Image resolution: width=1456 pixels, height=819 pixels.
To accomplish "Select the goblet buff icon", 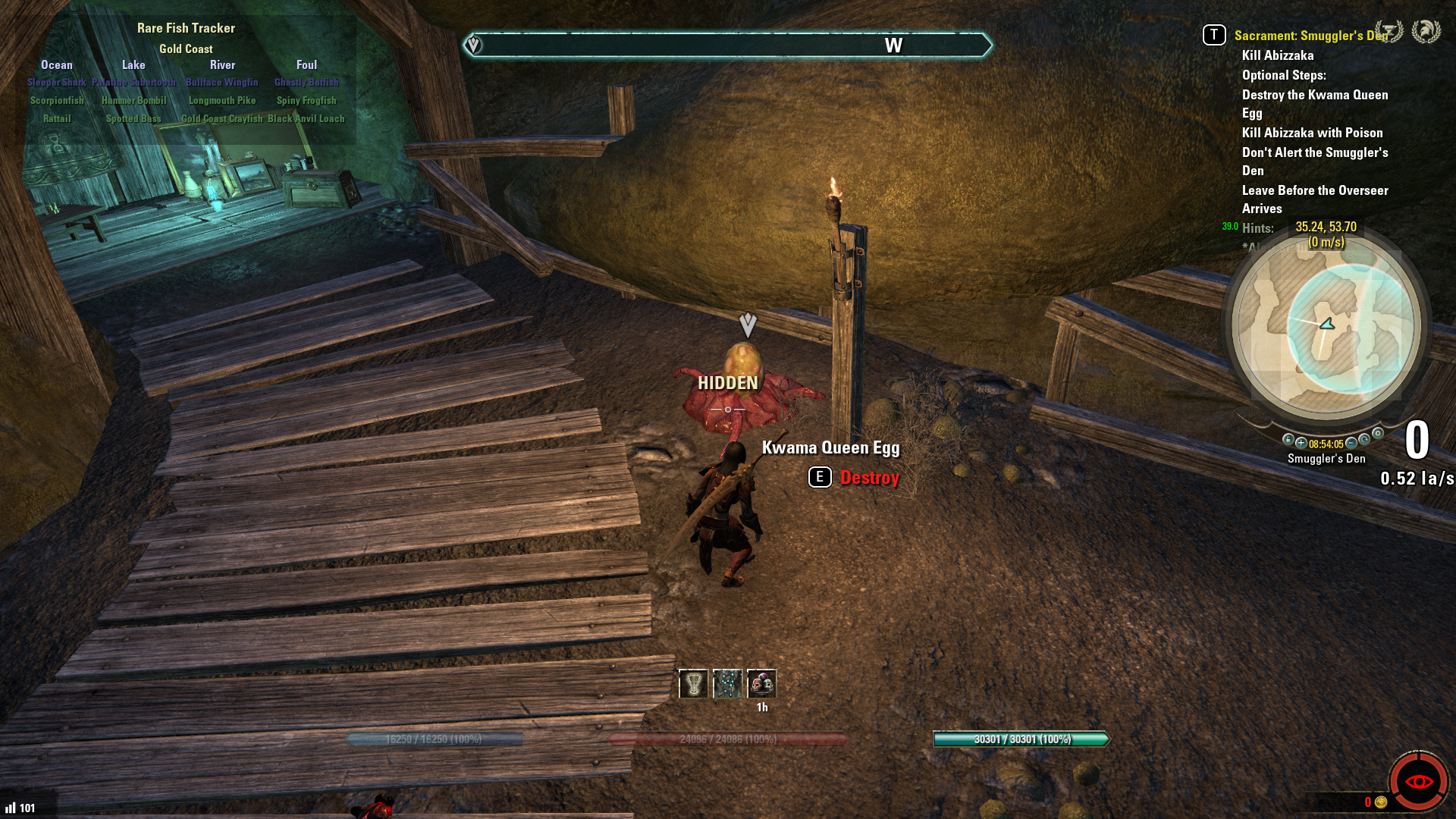I will [693, 684].
